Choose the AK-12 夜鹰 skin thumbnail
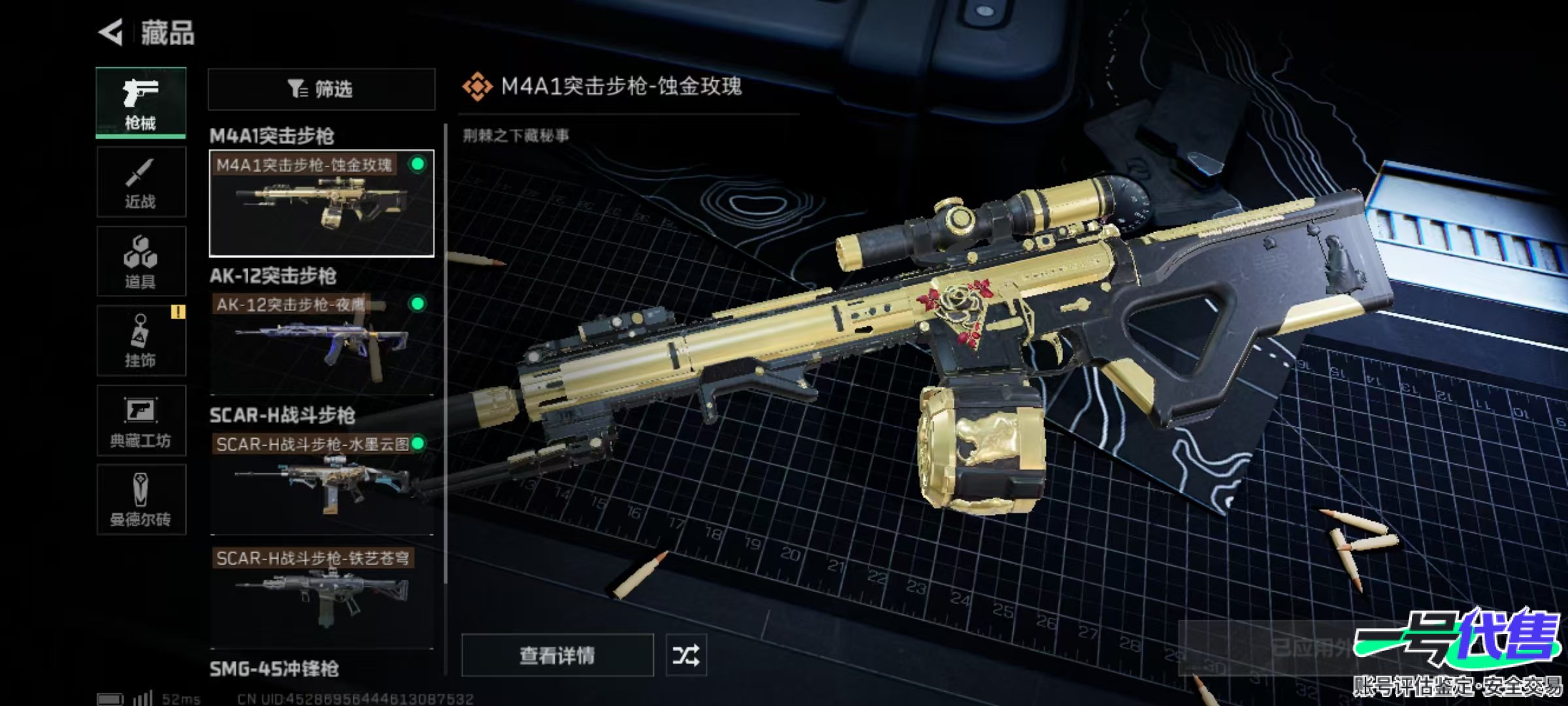The width and height of the screenshot is (1568, 706). pyautogui.click(x=321, y=343)
